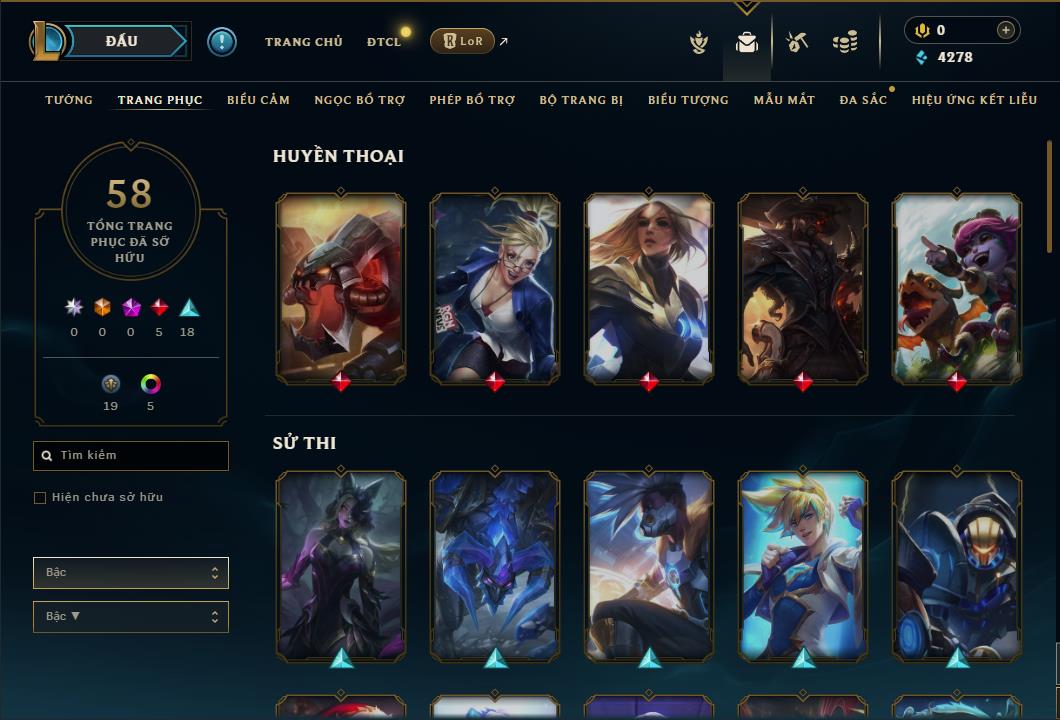Click the exclamation notification icon

click(222, 41)
